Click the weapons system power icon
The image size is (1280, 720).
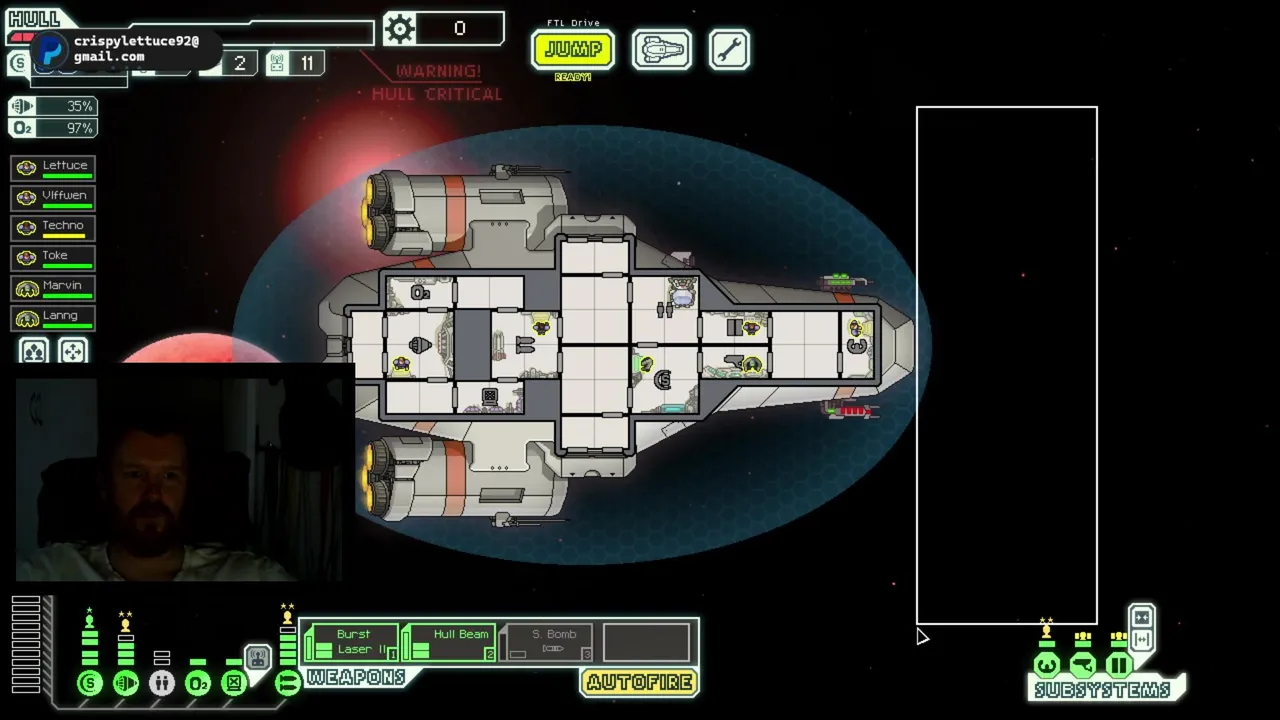287,684
